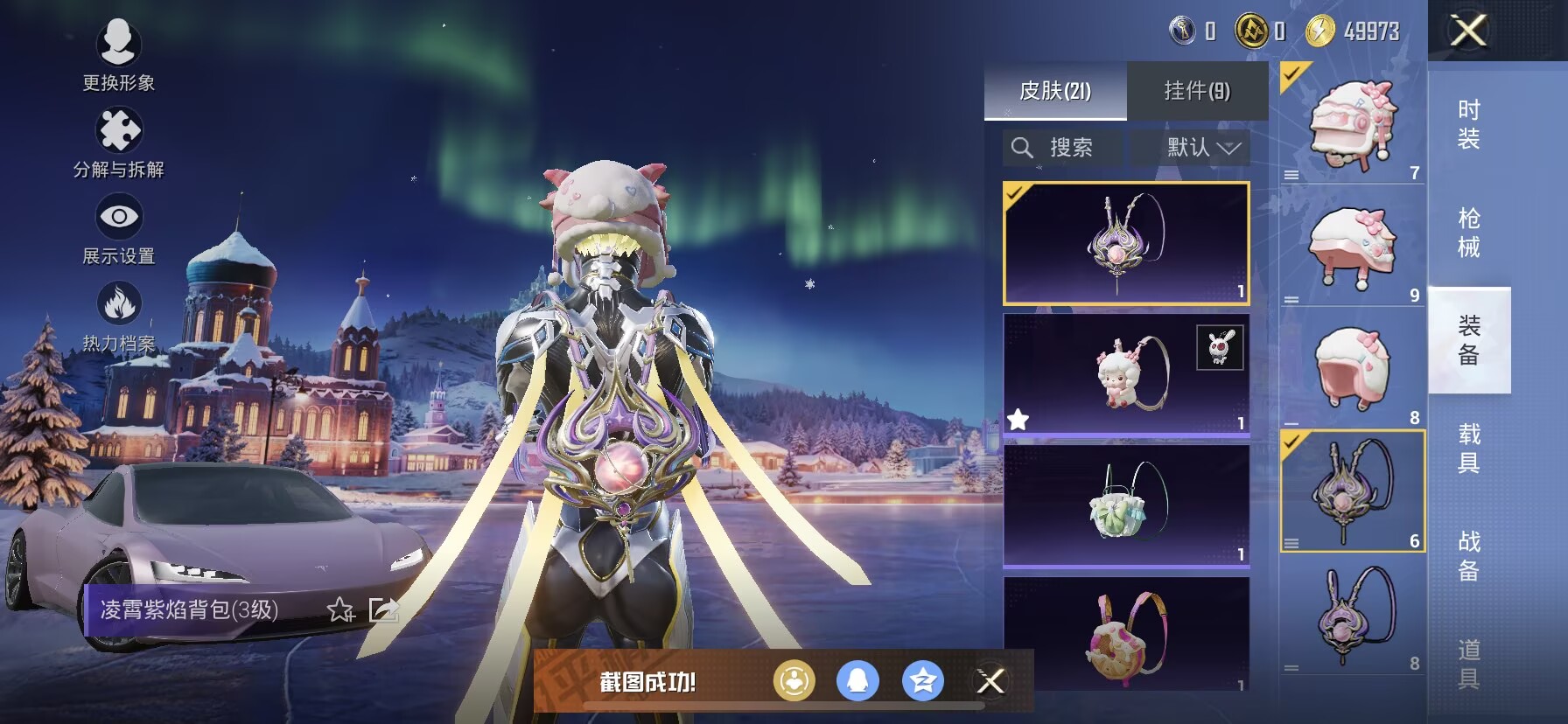The height and width of the screenshot is (724, 1568).
Task: Switch to the 挂件(9) pendants tab
Action: pyautogui.click(x=1197, y=91)
